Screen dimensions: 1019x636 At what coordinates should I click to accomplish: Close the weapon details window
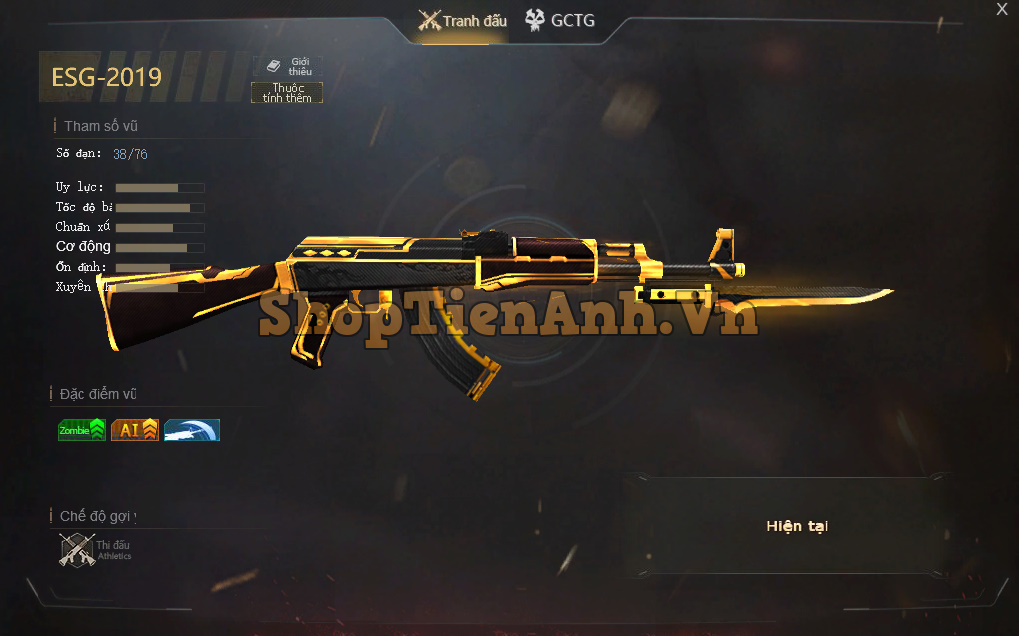[x=1001, y=10]
